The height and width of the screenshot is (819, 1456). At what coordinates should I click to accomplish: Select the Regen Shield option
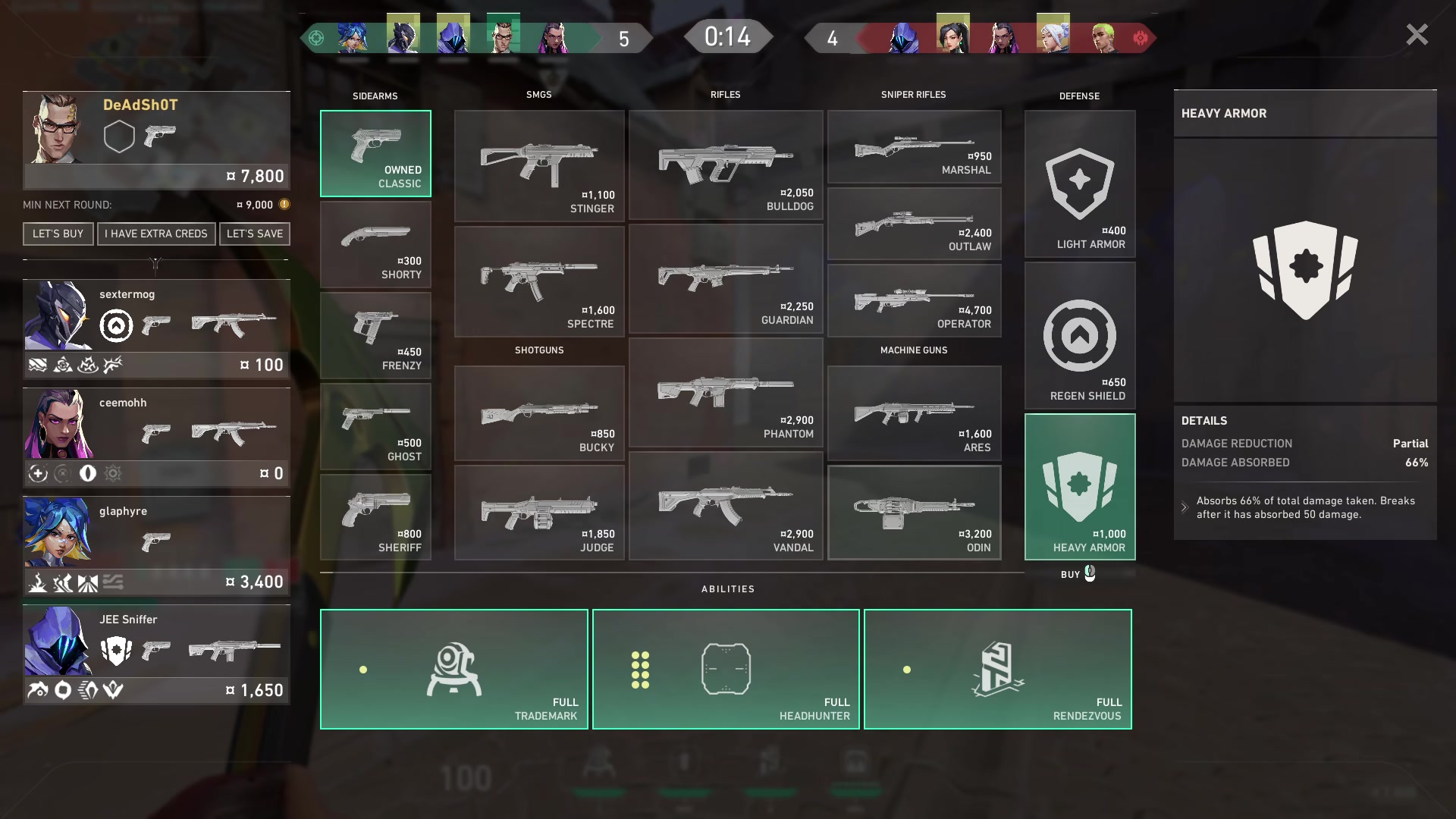[1080, 336]
